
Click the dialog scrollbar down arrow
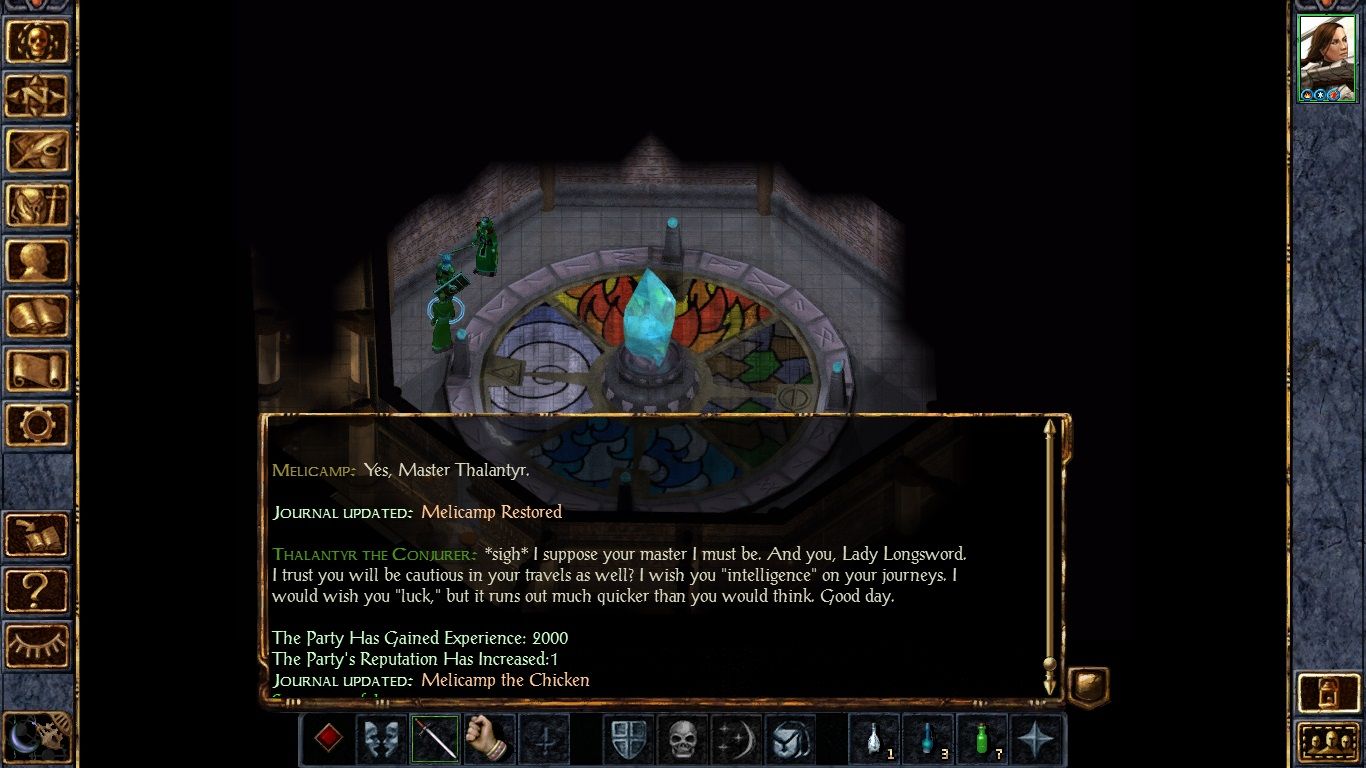[1049, 685]
